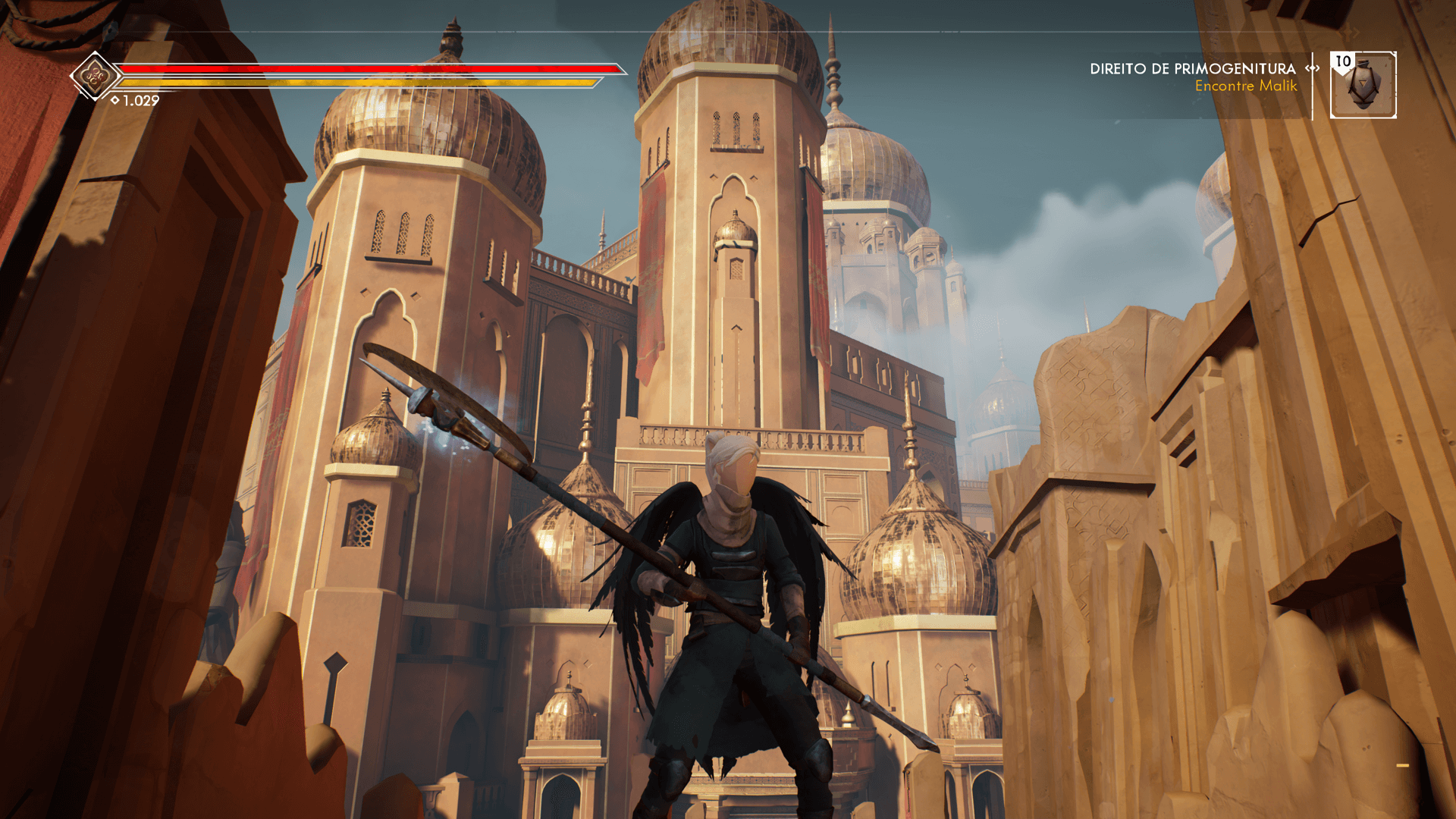Image resolution: width=1456 pixels, height=819 pixels.
Task: Toggle the quest tracker objective display
Action: (x=1247, y=86)
